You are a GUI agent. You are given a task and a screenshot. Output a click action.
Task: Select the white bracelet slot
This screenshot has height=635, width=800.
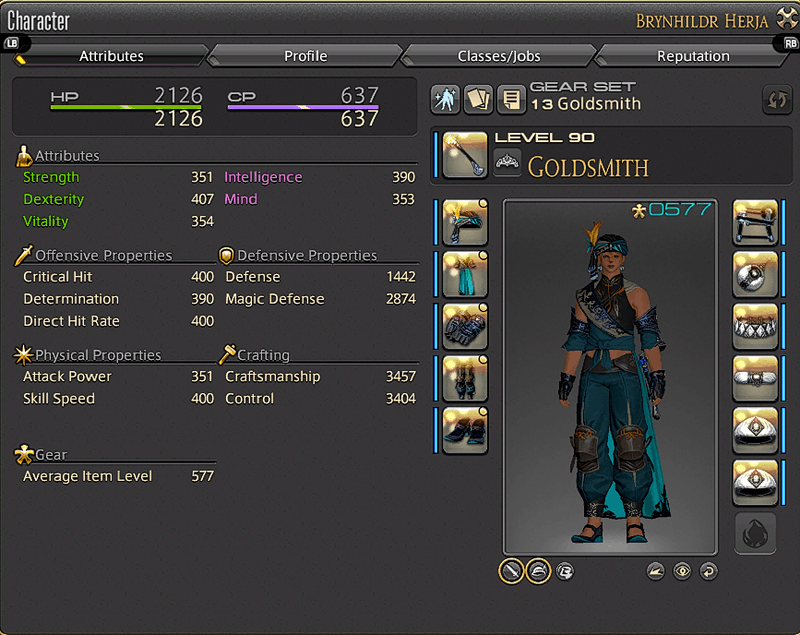pyautogui.click(x=756, y=378)
